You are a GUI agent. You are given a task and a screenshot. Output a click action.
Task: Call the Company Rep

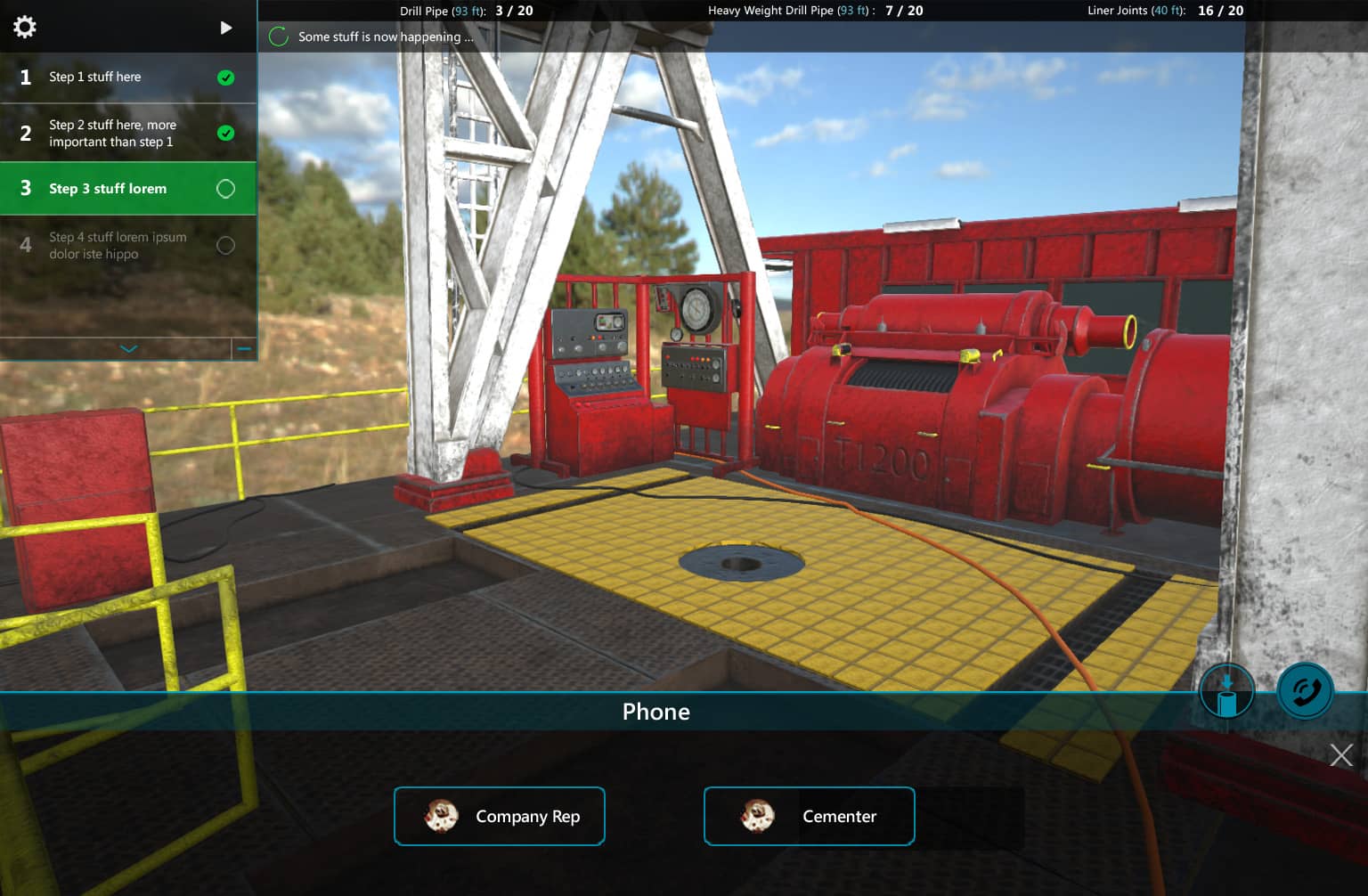(500, 816)
